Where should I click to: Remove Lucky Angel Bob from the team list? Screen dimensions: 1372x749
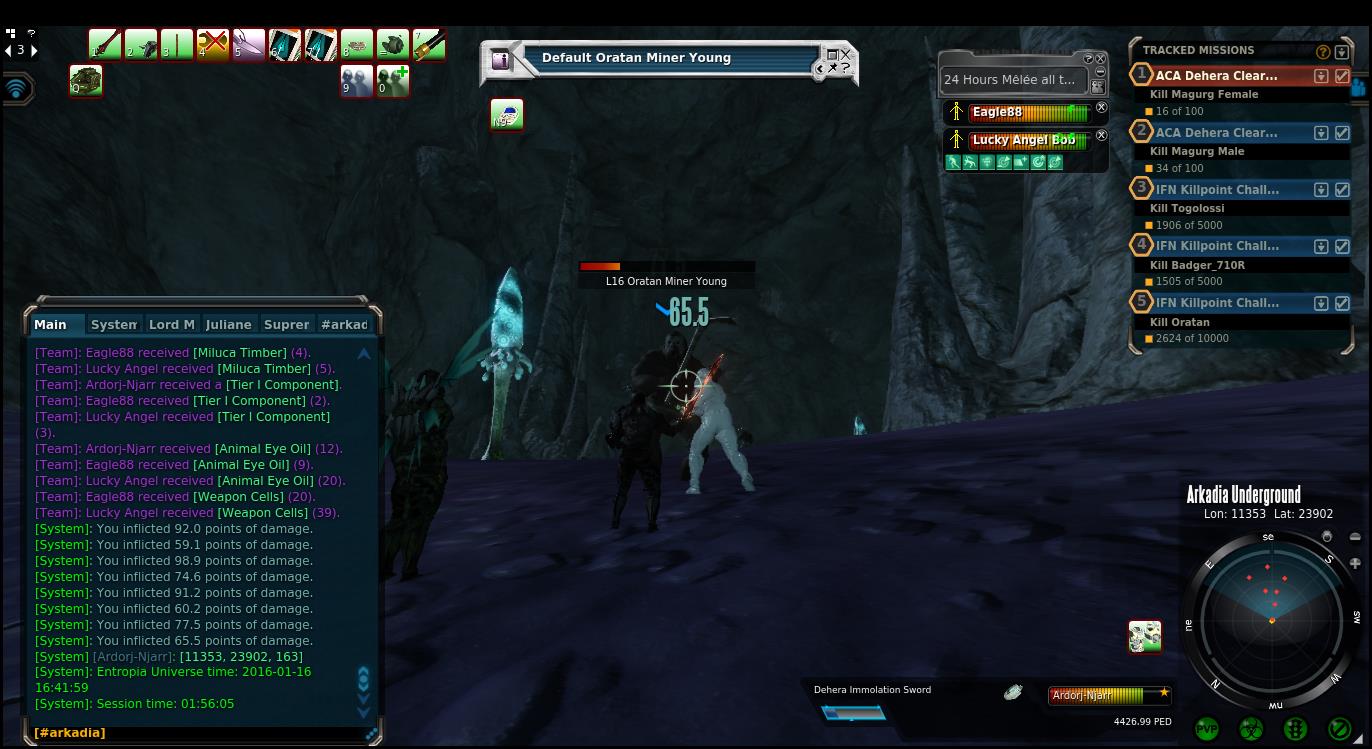(1101, 135)
